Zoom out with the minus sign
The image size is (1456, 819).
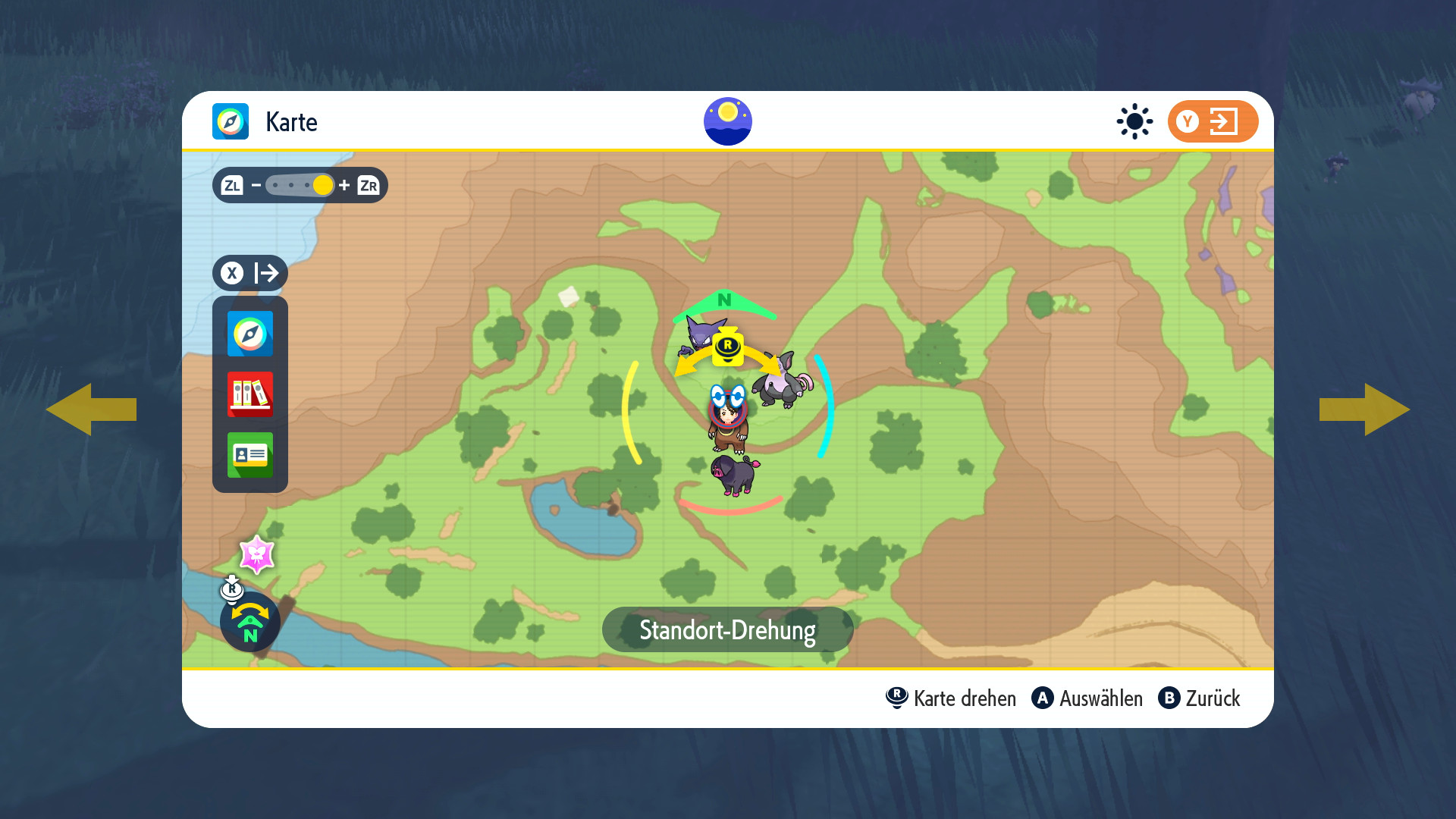256,185
